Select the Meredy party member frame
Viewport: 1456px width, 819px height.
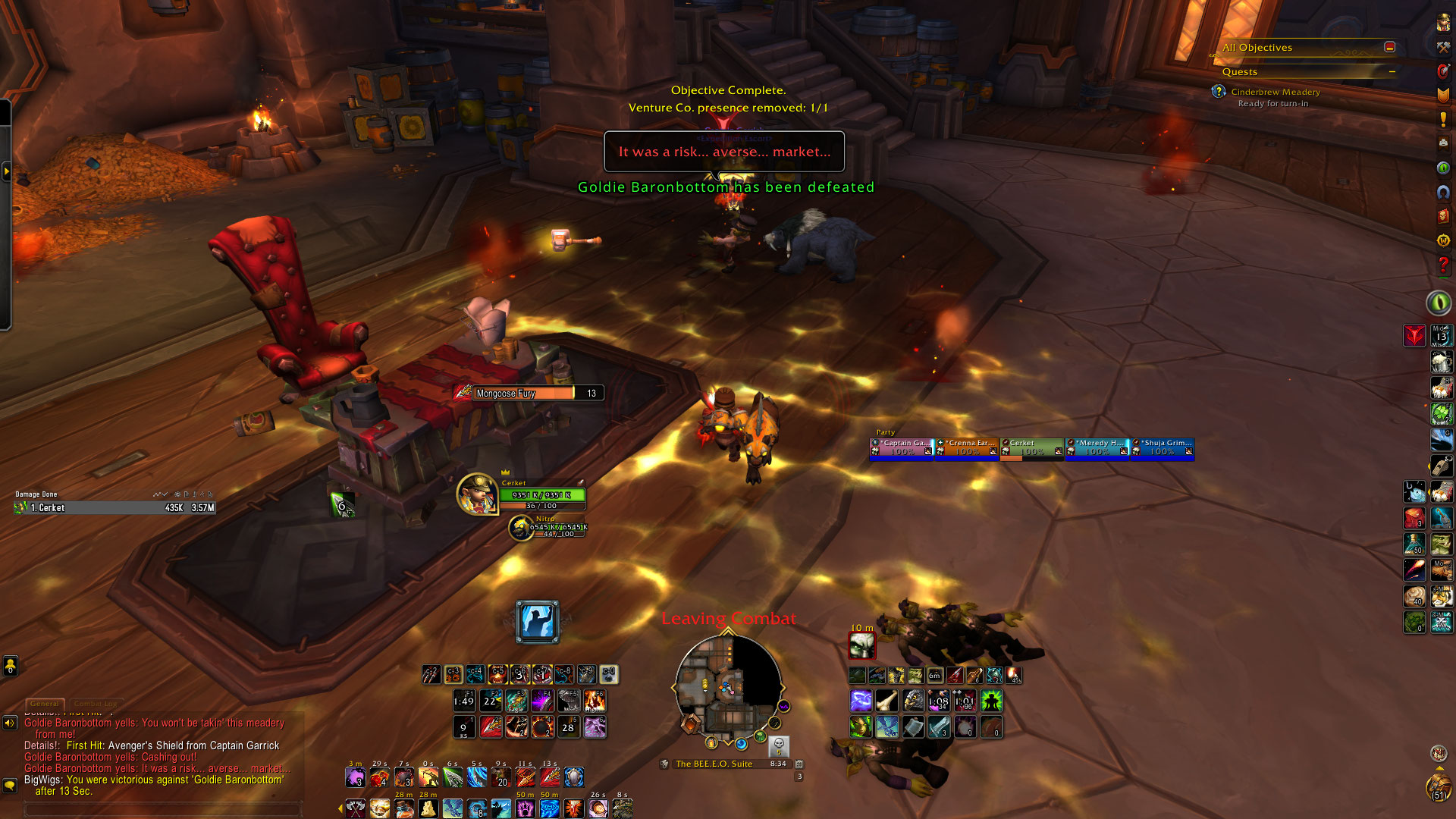[1097, 447]
